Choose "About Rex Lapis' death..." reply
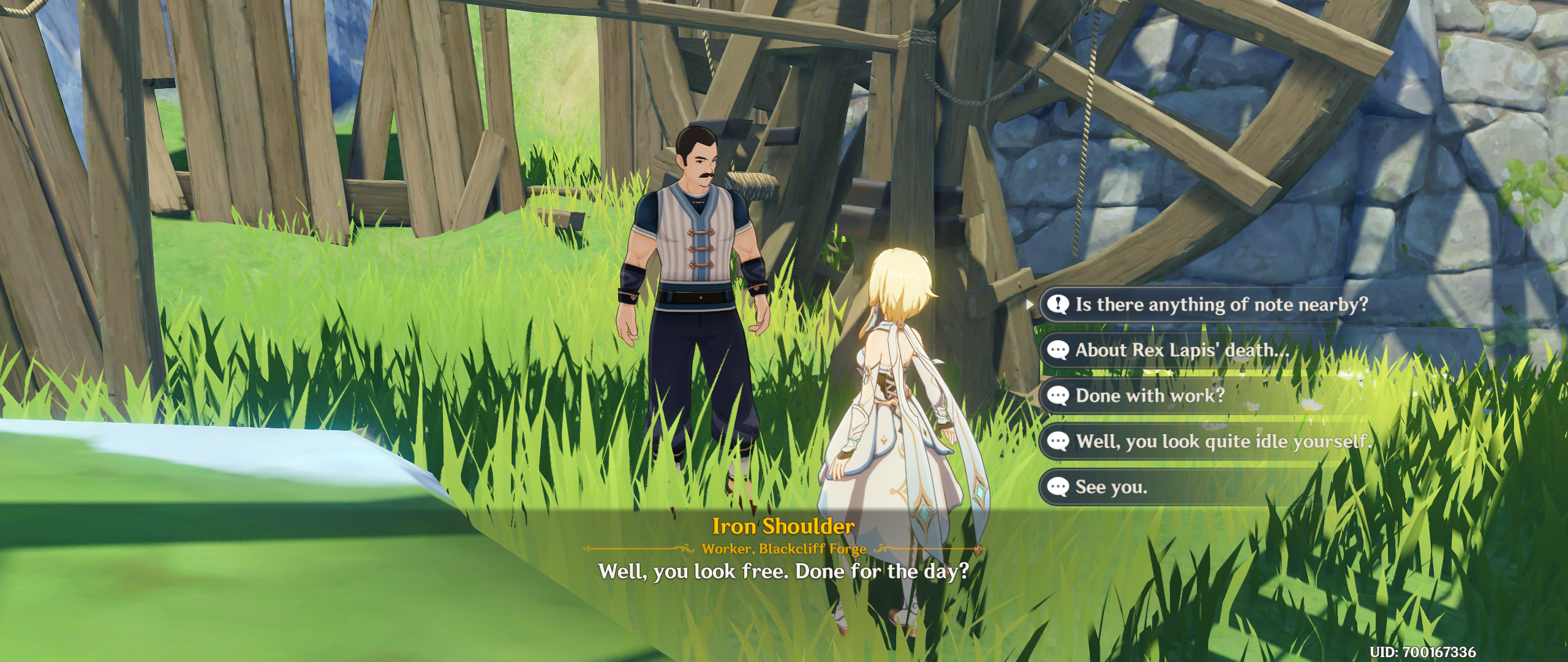Viewport: 1568px width, 662px height. pos(1182,350)
